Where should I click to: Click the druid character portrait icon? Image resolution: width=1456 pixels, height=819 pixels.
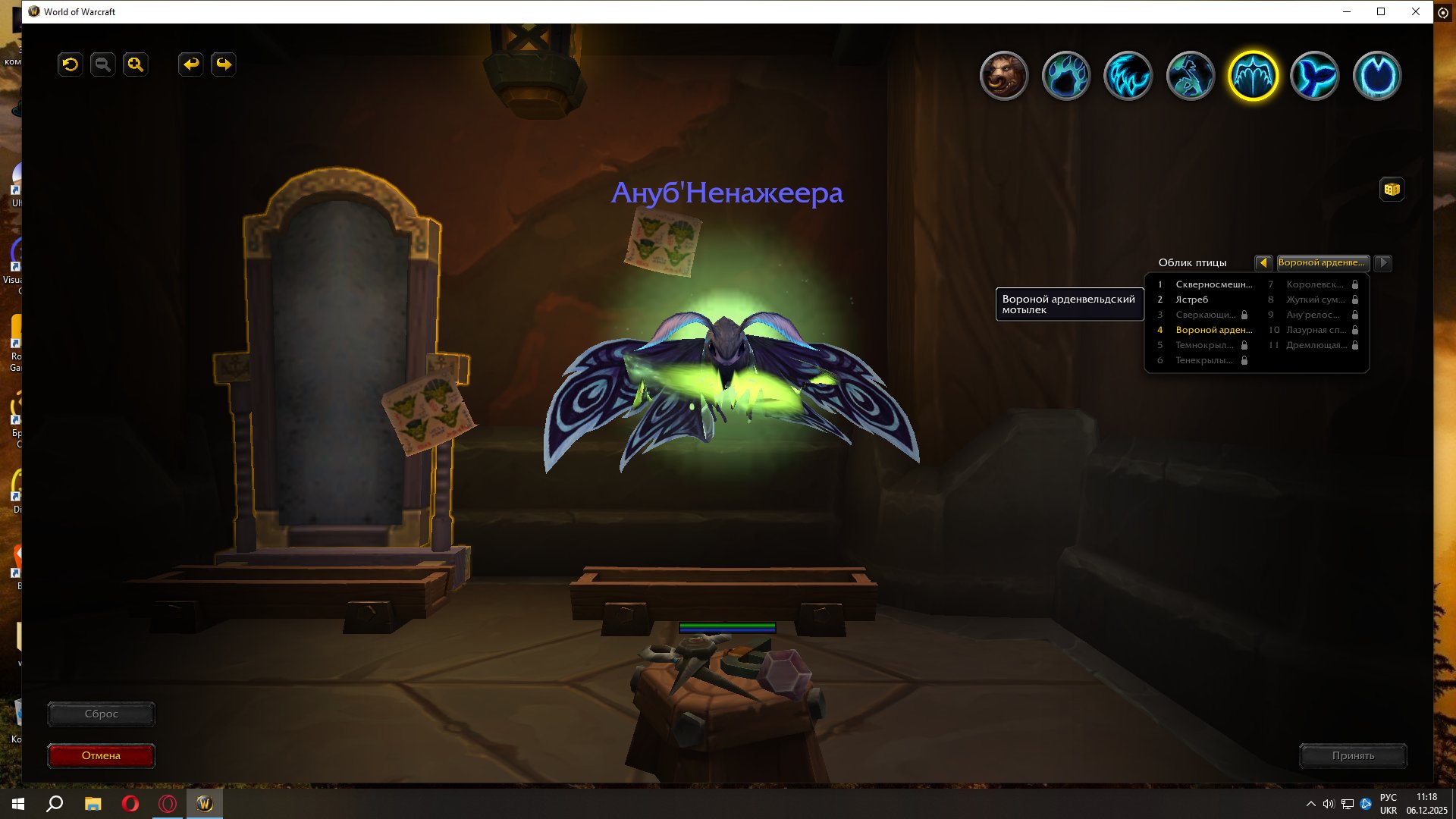[1005, 76]
